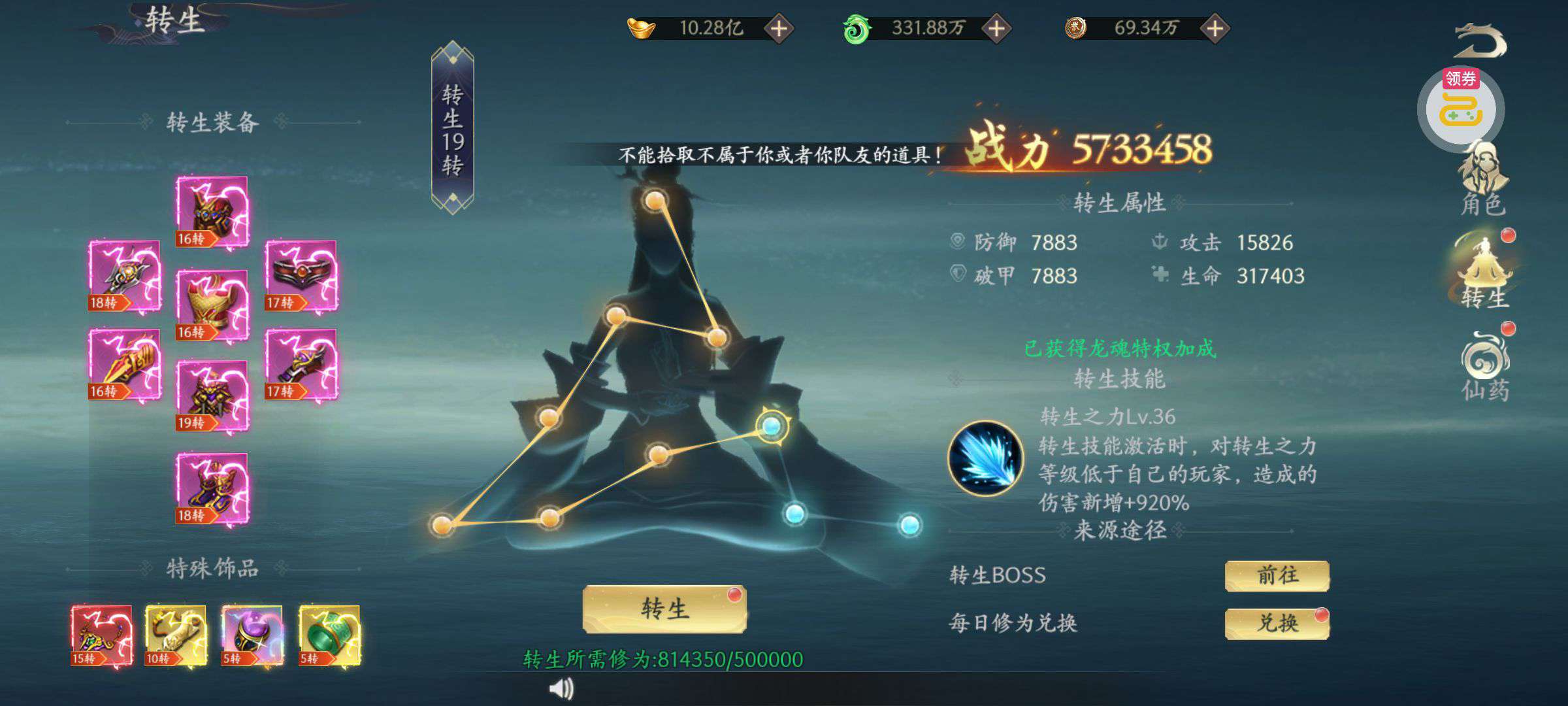
Task: Return using the back arrow icon
Action: click(1479, 41)
